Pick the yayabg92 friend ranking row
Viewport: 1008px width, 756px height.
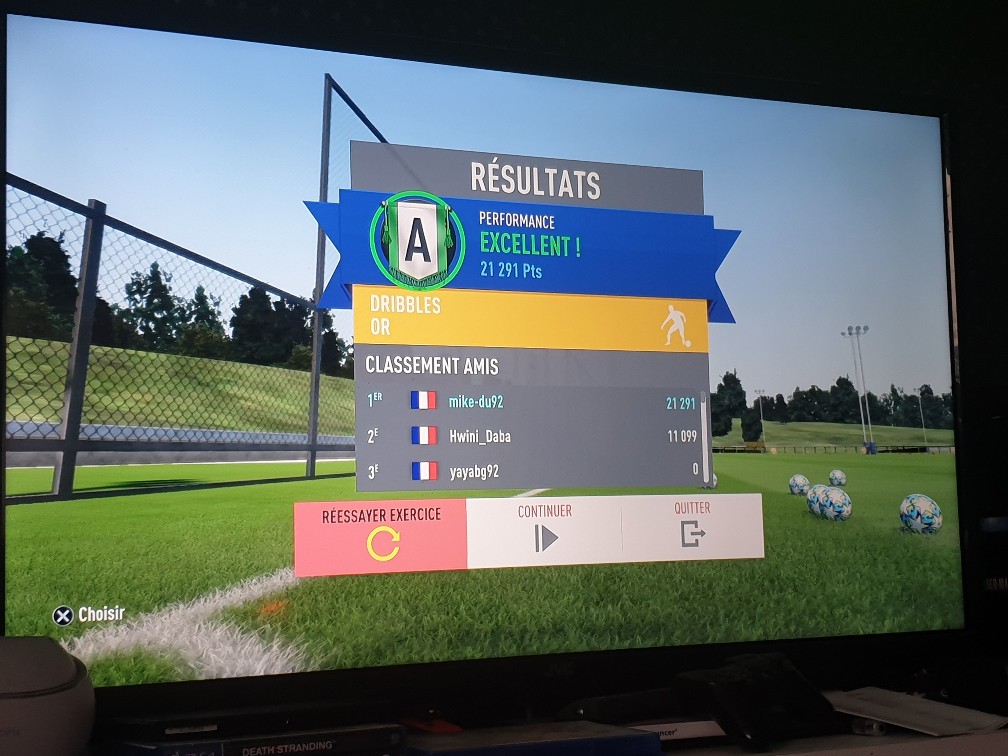coord(530,469)
